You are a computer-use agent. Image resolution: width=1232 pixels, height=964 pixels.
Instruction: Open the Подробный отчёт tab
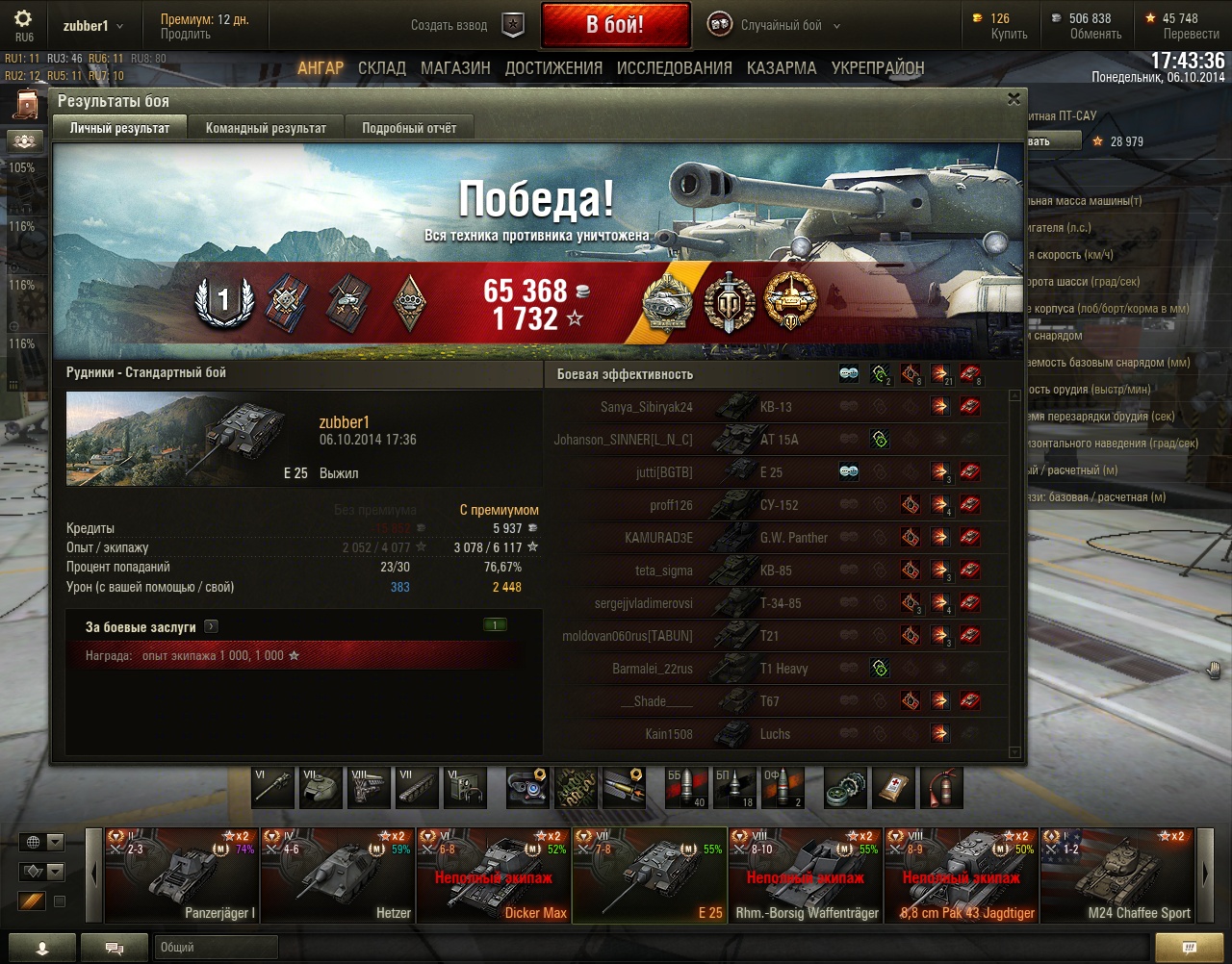click(x=409, y=128)
